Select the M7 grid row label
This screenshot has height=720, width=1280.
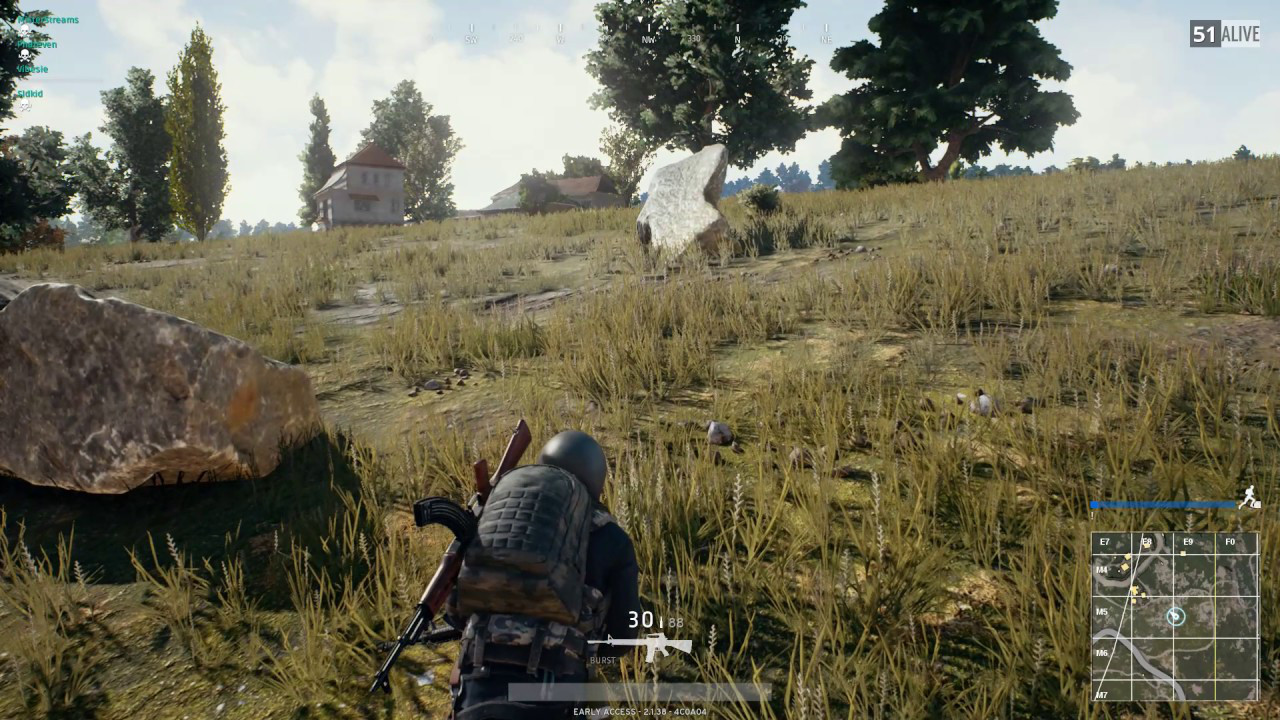click(1102, 693)
